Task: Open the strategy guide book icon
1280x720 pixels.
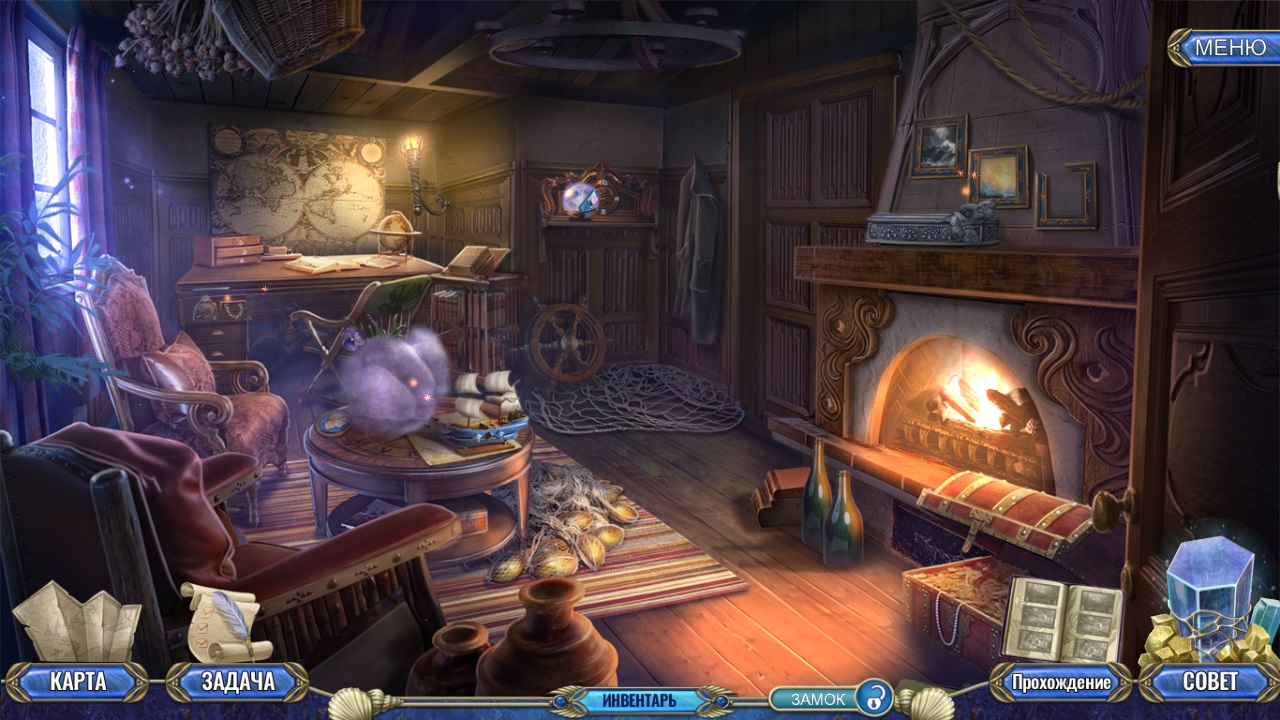Action: 1062,619
